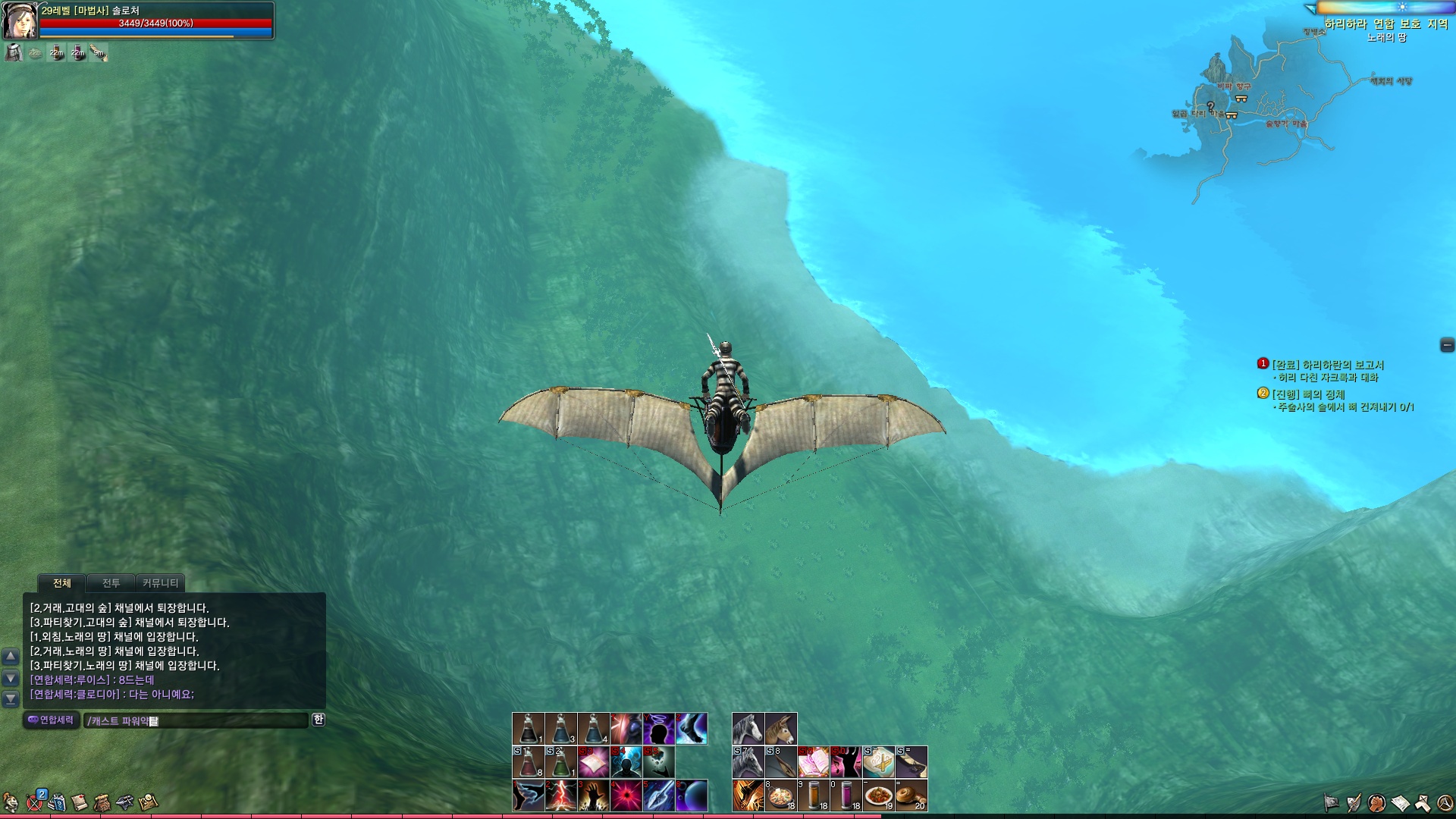Screen dimensions: 1456x819
Task: Cast the red lightning bolt skill
Action: click(x=560, y=795)
